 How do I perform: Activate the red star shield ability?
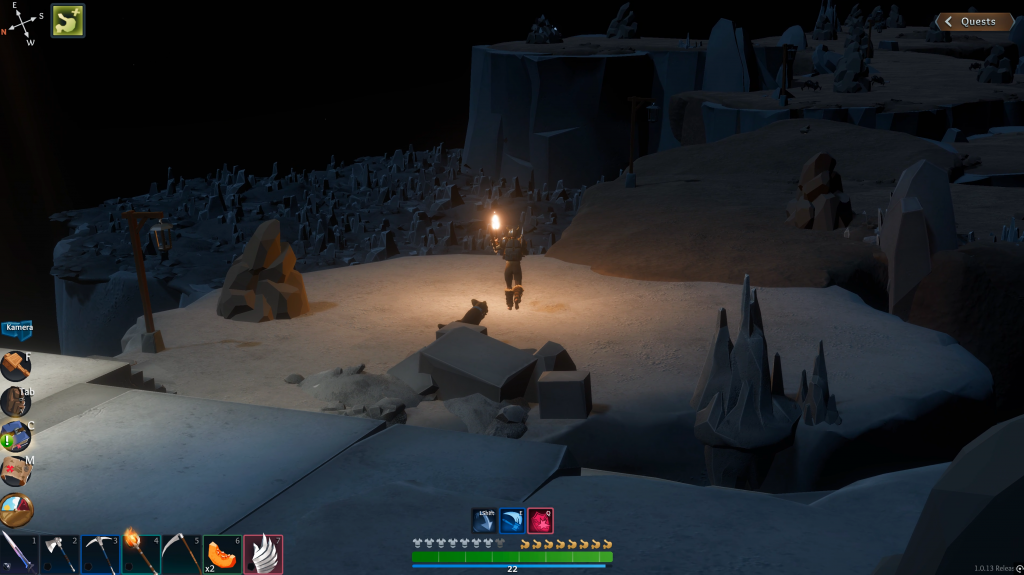[540, 520]
